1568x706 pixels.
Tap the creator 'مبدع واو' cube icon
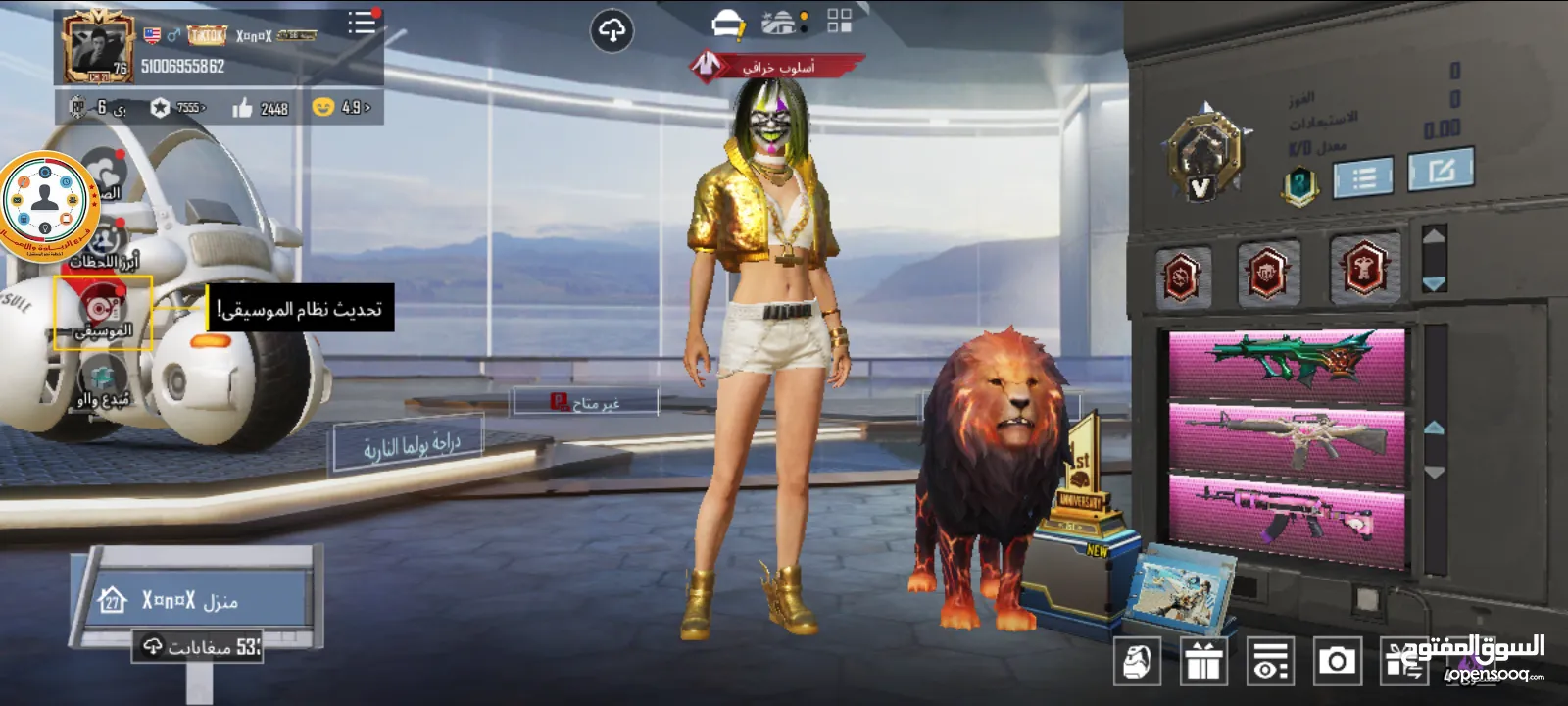pyautogui.click(x=103, y=376)
